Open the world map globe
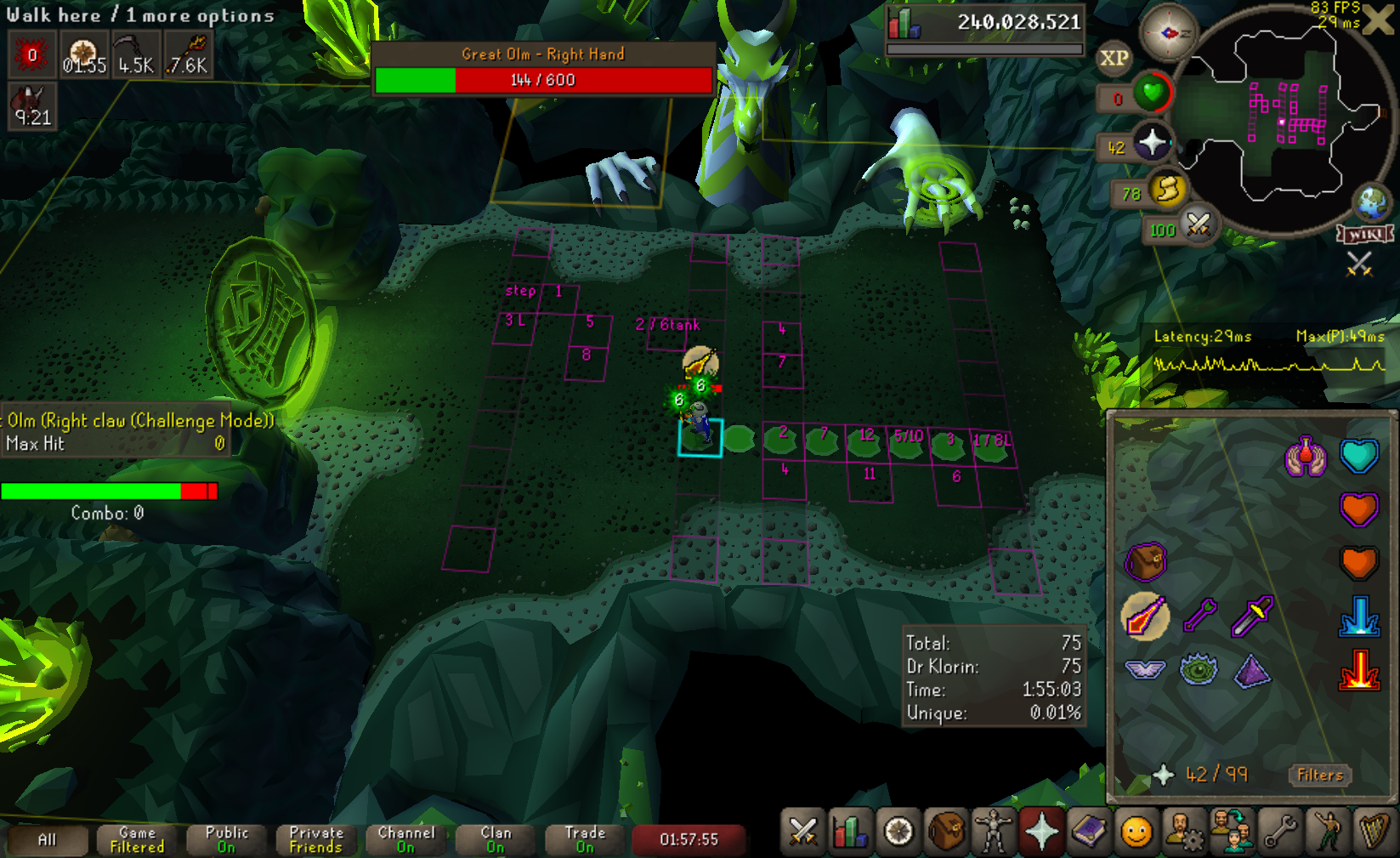 1371,203
